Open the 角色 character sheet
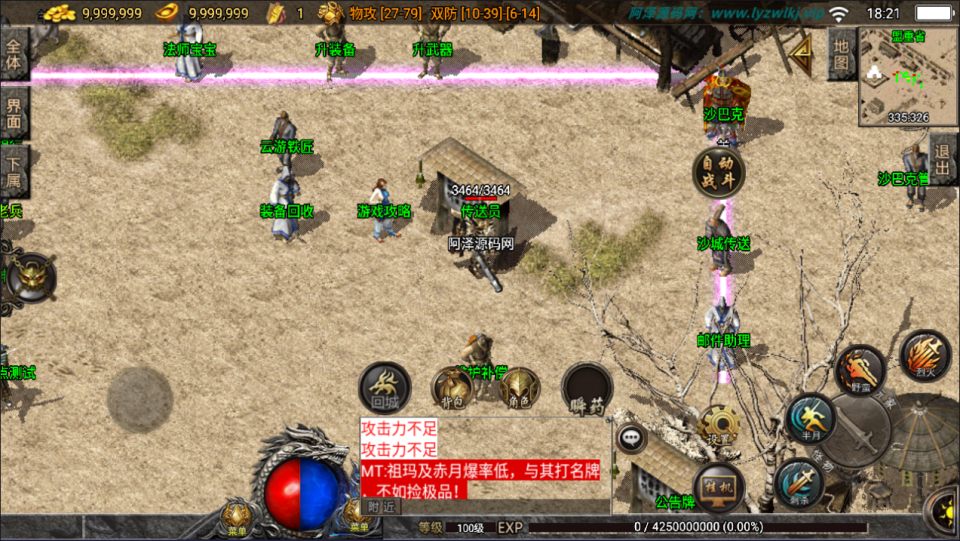960x541 pixels. pos(519,388)
